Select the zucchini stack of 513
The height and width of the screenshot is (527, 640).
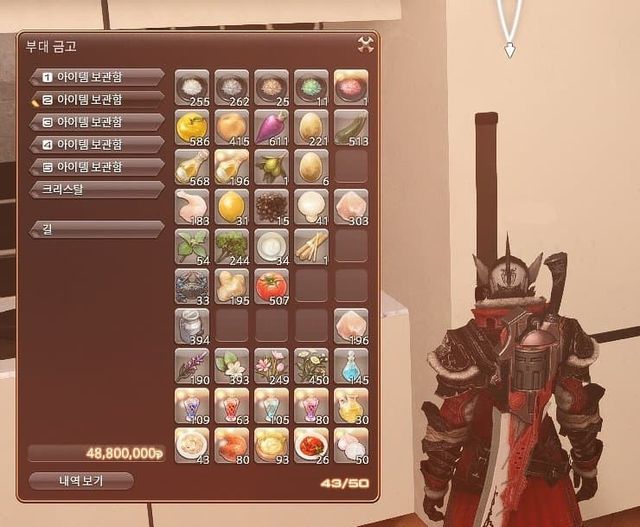click(350, 126)
